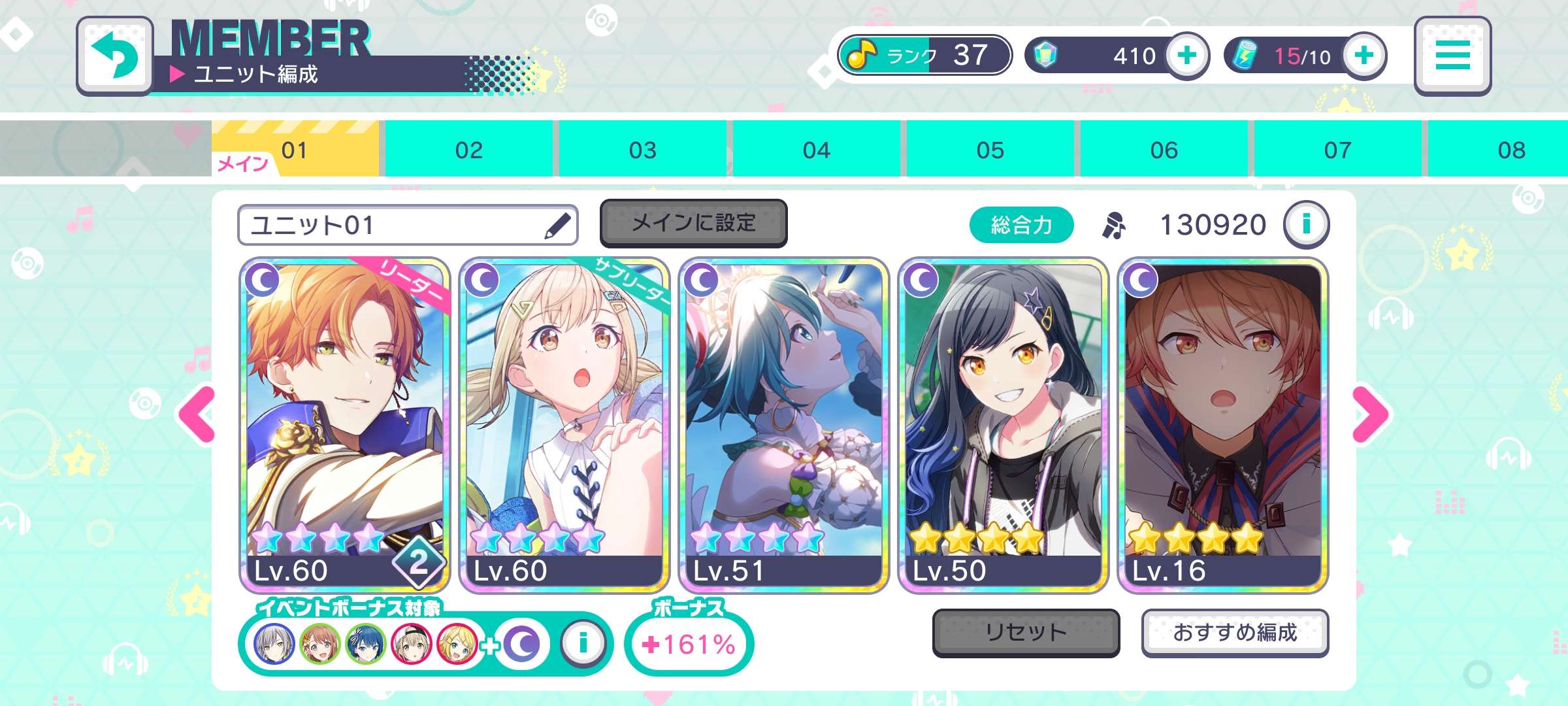Use the おすすめ編成 recommended formation button

tap(1235, 632)
